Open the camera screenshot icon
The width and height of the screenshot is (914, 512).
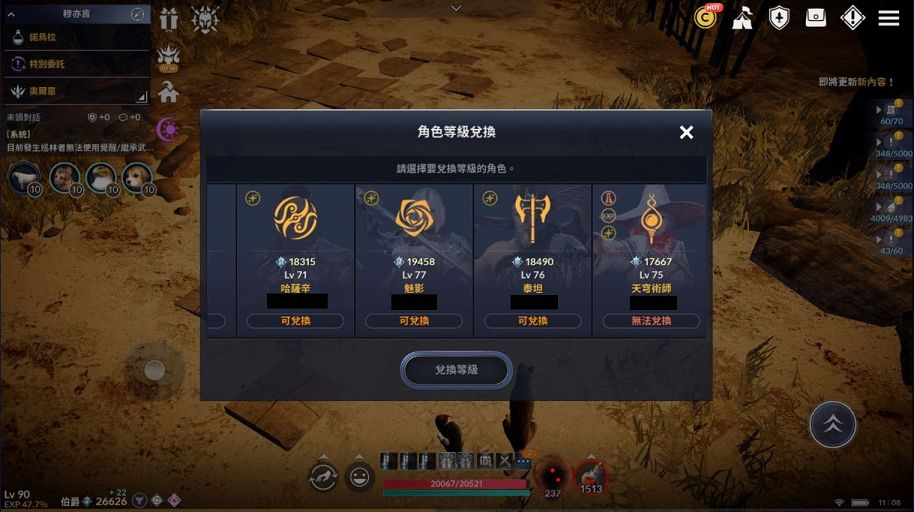(x=816, y=18)
